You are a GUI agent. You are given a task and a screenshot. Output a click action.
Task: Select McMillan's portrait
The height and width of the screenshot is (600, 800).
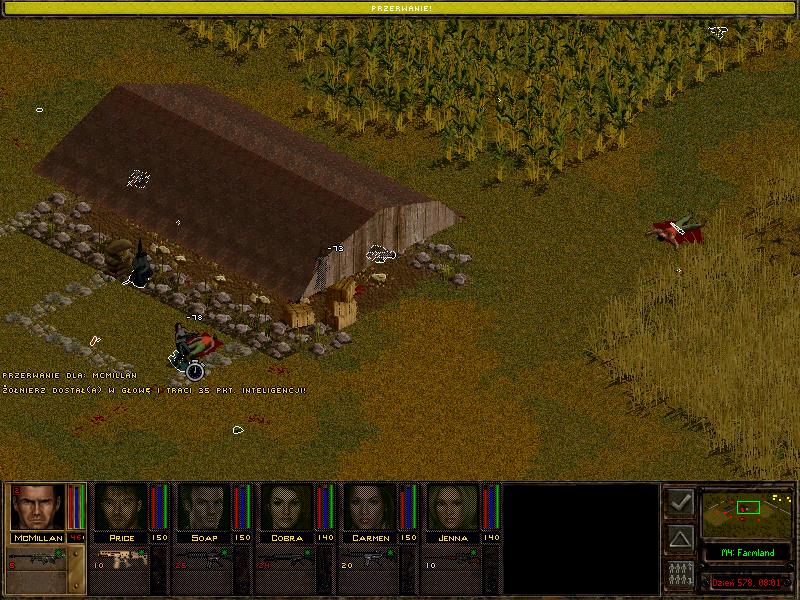(37, 507)
